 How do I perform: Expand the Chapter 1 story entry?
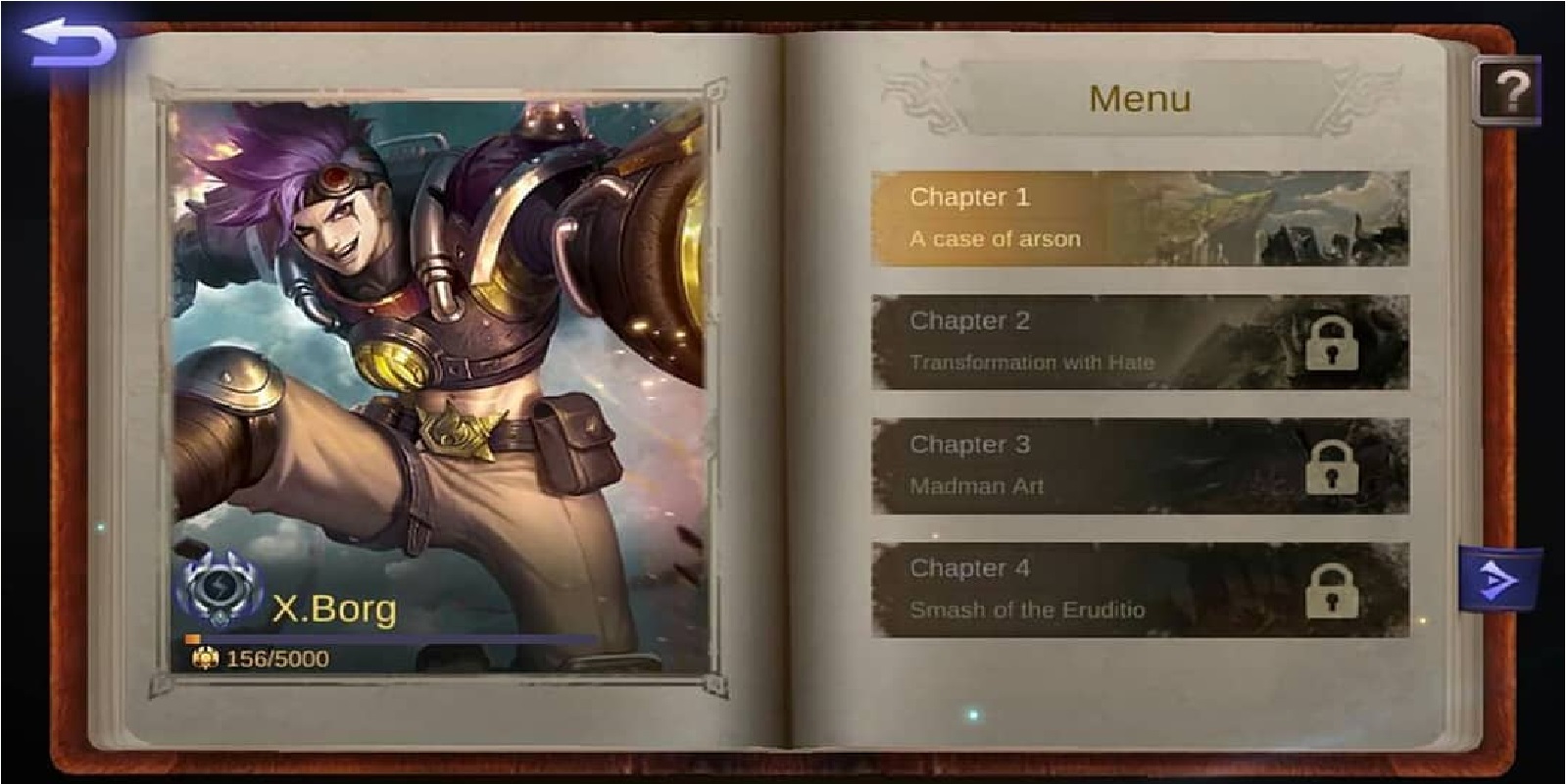pyautogui.click(x=1078, y=218)
